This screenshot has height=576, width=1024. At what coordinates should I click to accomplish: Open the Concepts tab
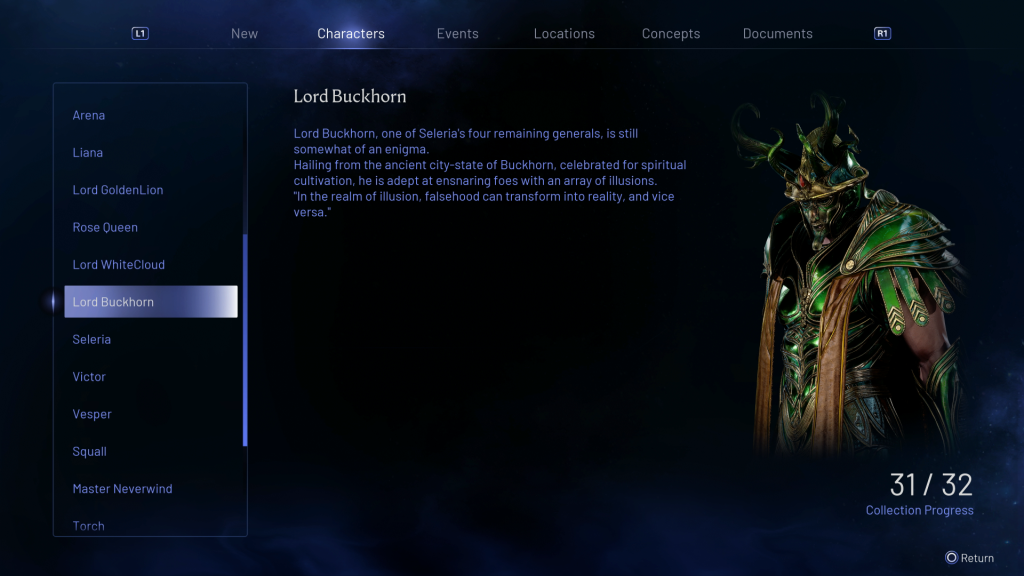(x=671, y=34)
